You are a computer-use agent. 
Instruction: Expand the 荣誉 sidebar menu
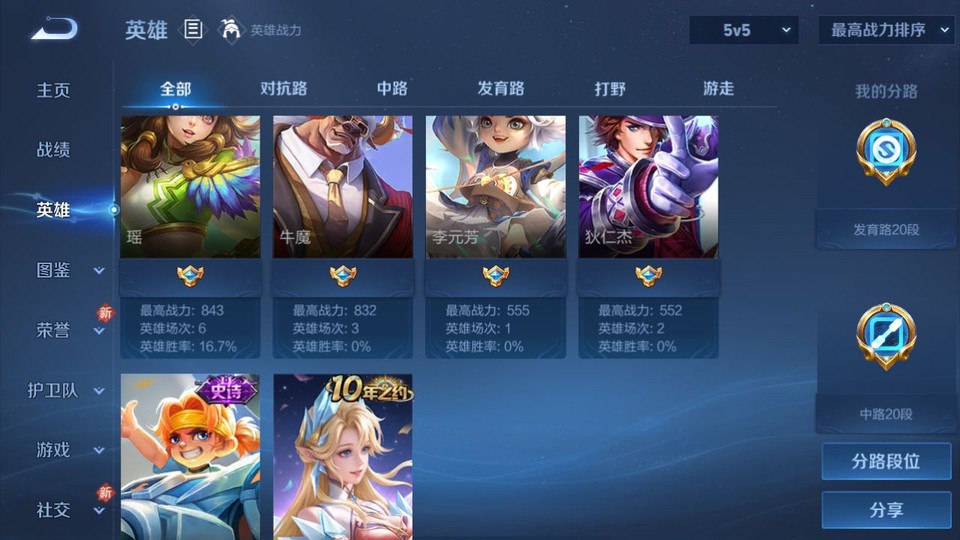(x=68, y=330)
